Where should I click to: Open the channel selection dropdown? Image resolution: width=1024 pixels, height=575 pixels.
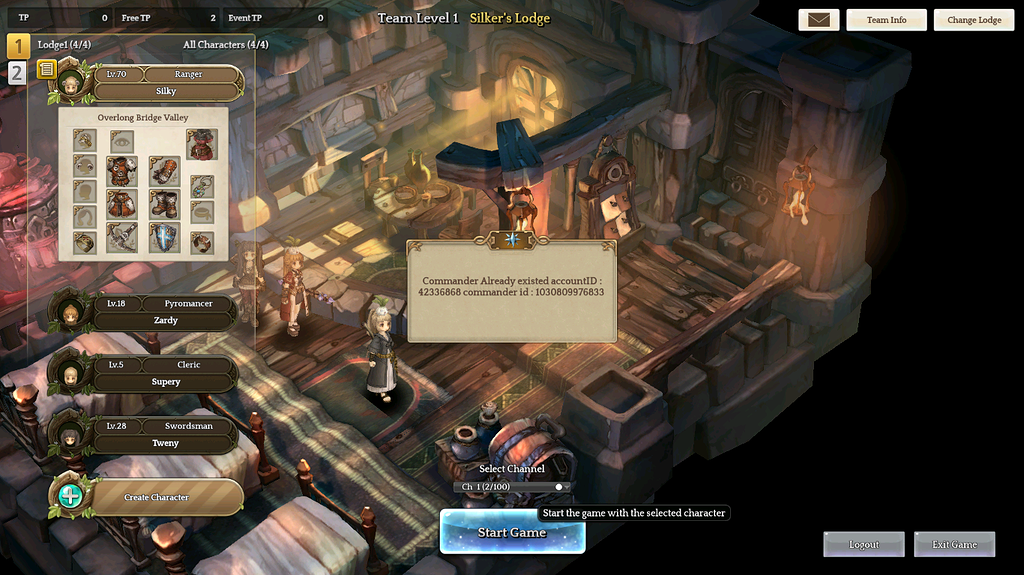click(513, 487)
